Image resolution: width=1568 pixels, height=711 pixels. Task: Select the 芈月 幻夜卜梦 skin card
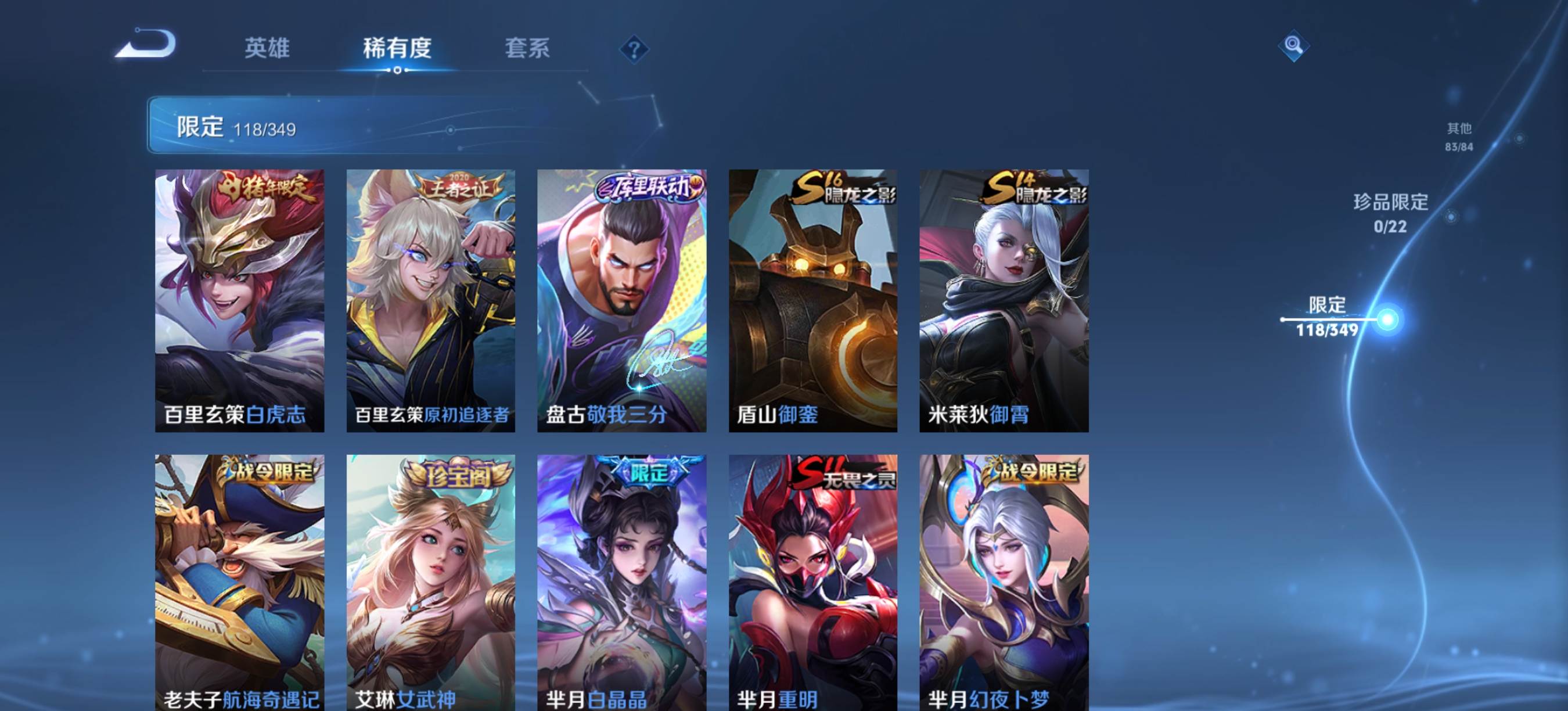point(1004,582)
